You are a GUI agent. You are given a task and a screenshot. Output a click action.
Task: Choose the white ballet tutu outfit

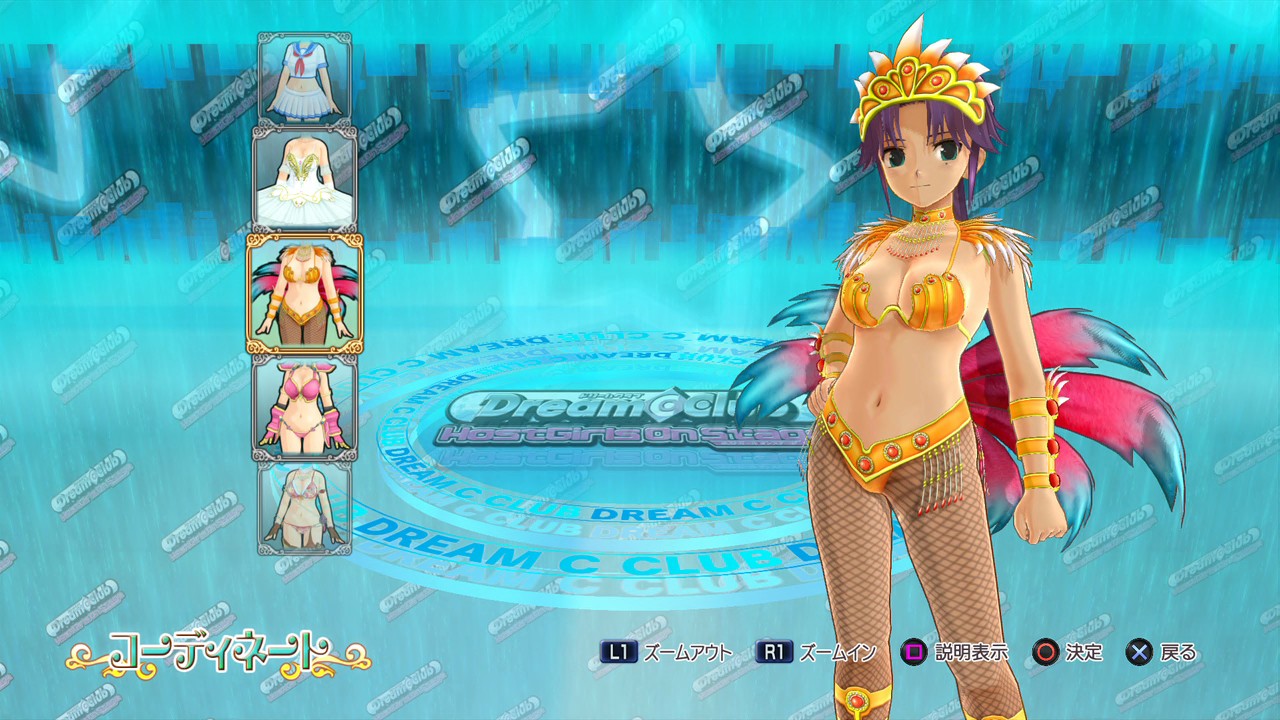coord(305,180)
